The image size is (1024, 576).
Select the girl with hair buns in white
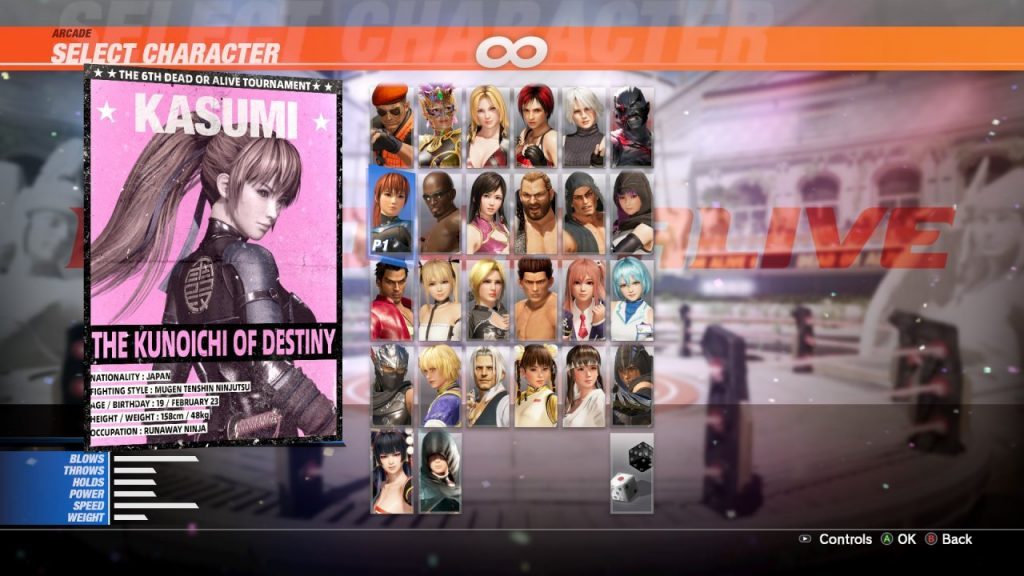pos(535,385)
